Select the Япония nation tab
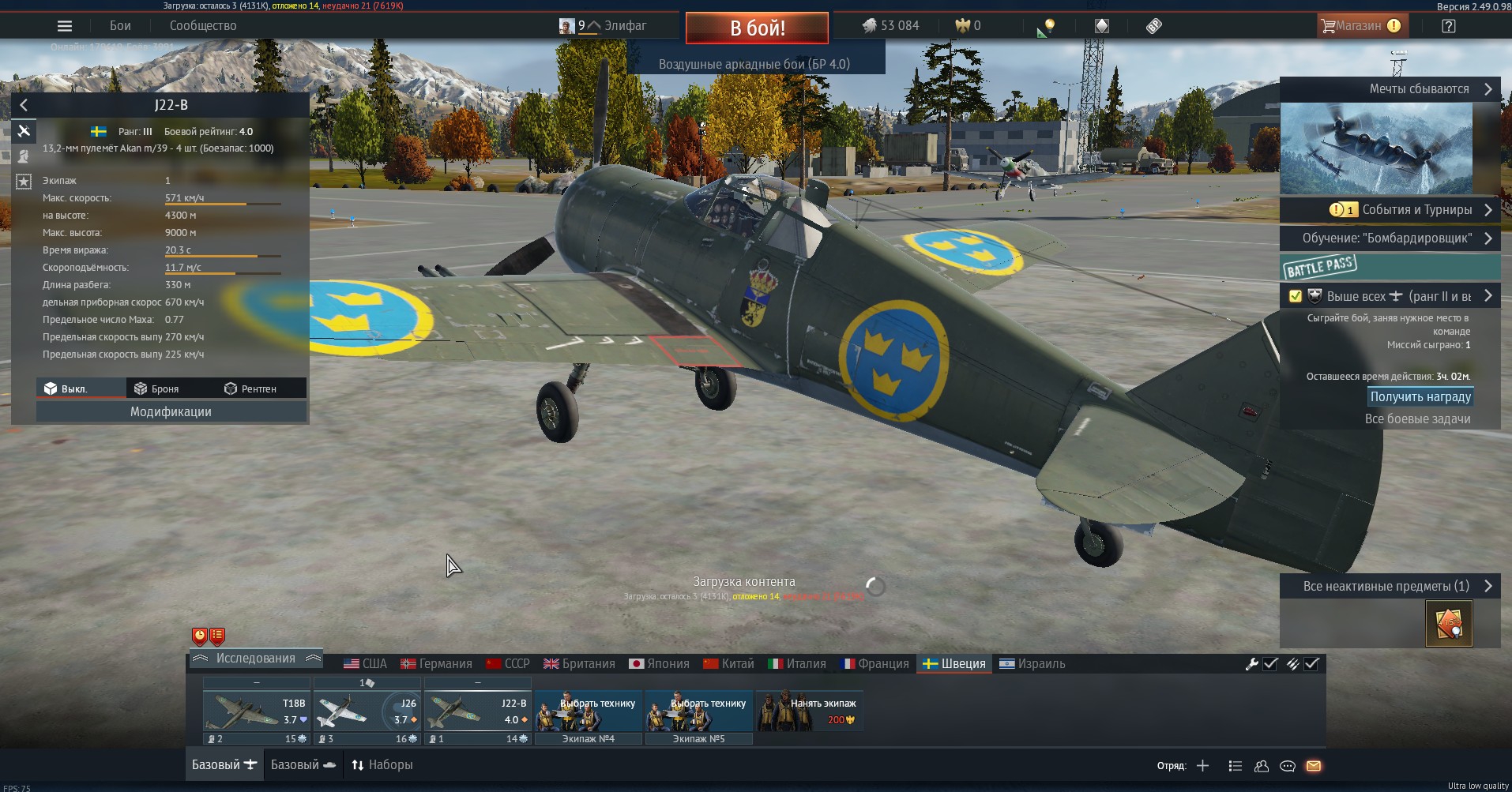The height and width of the screenshot is (792, 1512). (x=659, y=664)
